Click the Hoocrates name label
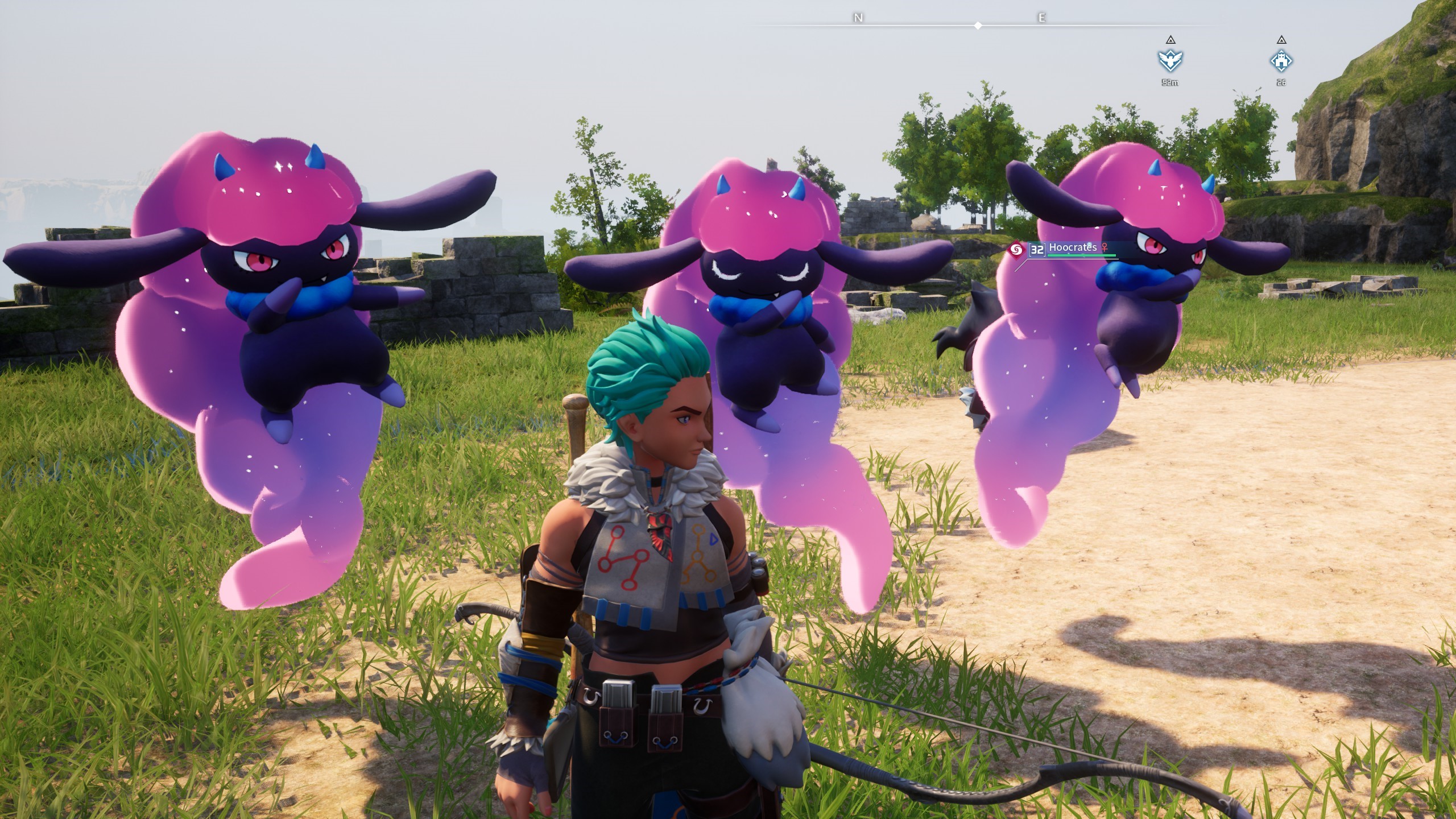Screen dimensions: 1456x819 pos(1073,248)
